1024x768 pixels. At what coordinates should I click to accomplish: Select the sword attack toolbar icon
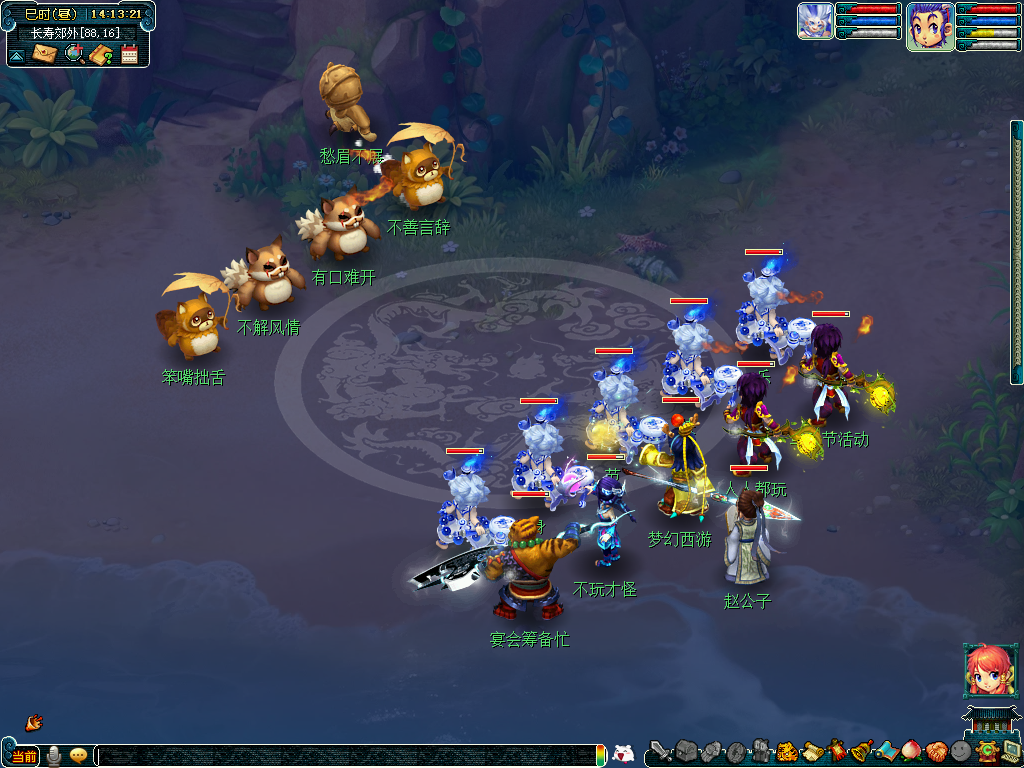[x=661, y=751]
